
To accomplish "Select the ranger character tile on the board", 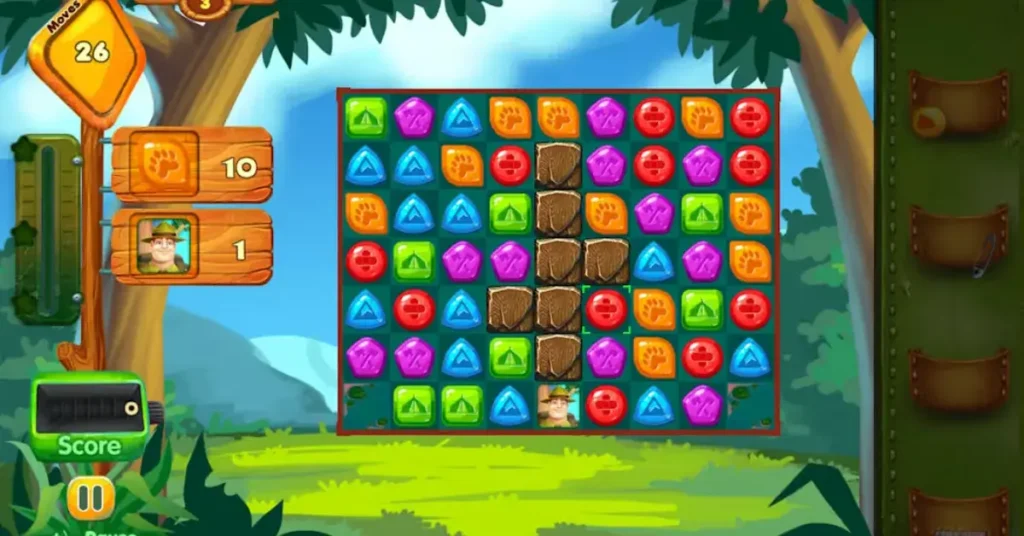I will (558, 405).
